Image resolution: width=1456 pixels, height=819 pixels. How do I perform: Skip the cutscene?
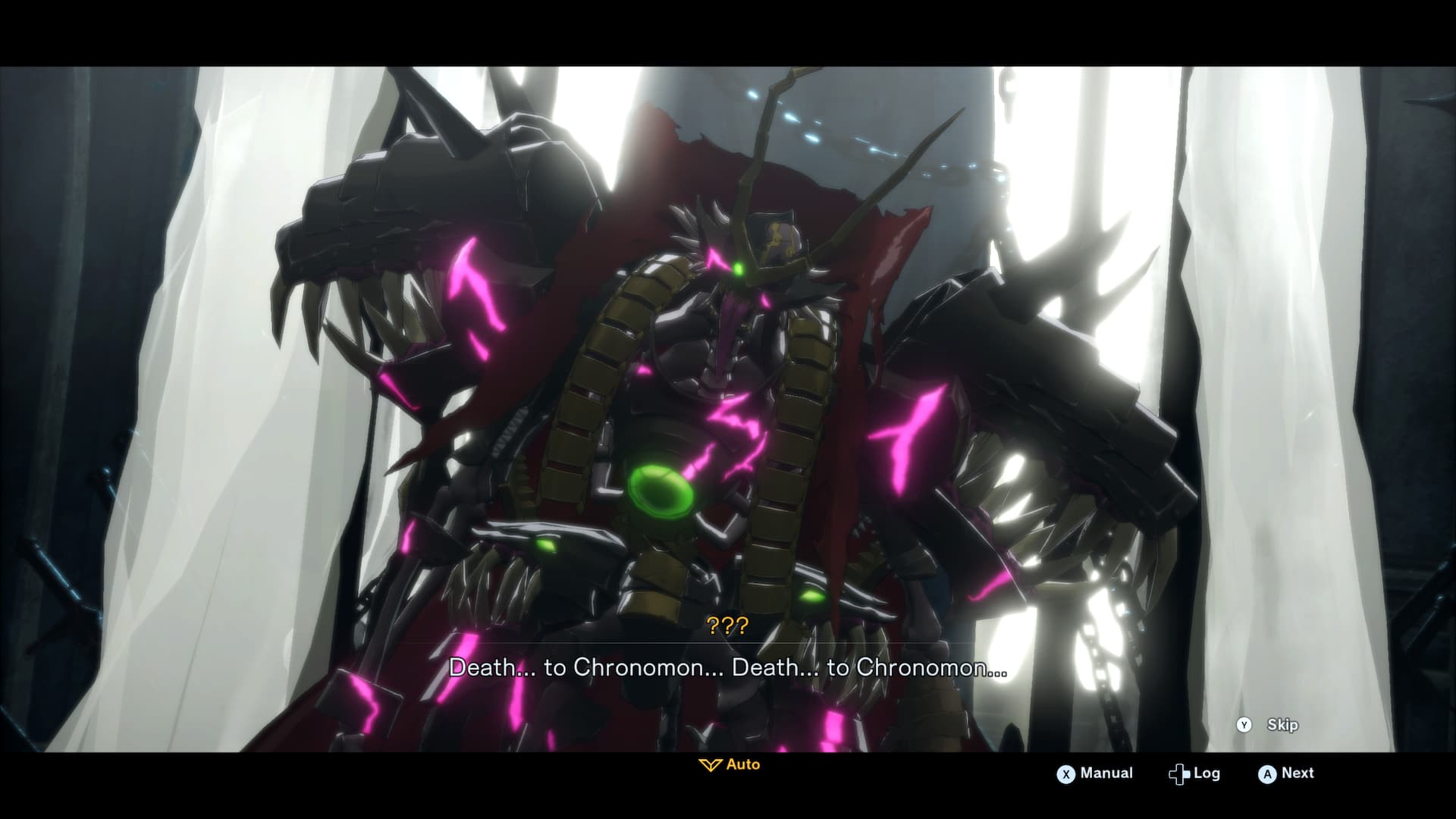click(1271, 725)
